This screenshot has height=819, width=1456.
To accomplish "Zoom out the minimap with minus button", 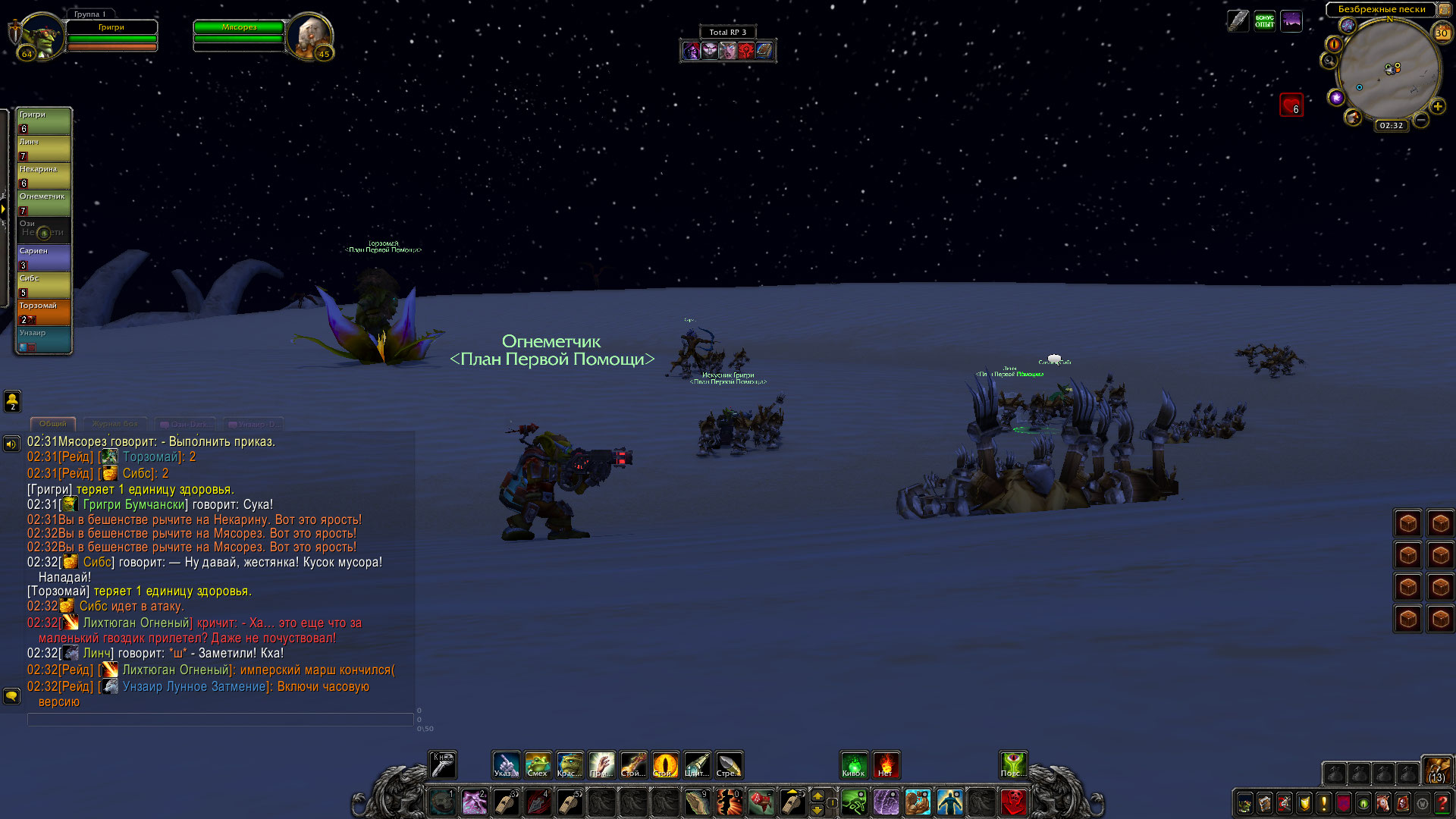I will 1421,120.
